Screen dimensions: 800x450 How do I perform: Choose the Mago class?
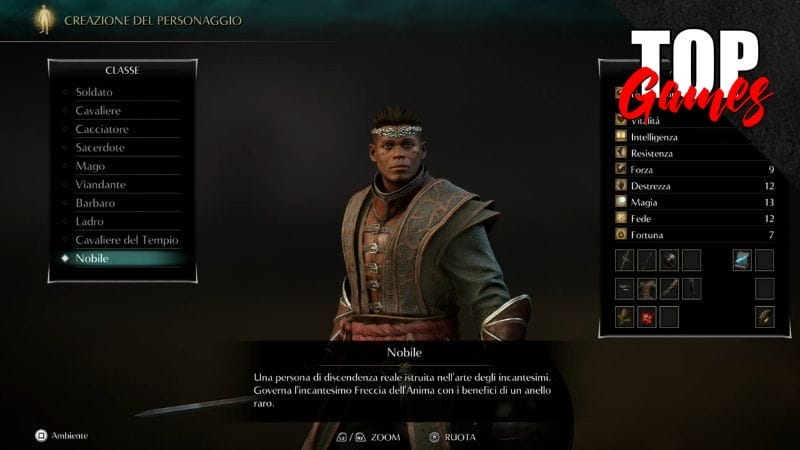point(90,166)
